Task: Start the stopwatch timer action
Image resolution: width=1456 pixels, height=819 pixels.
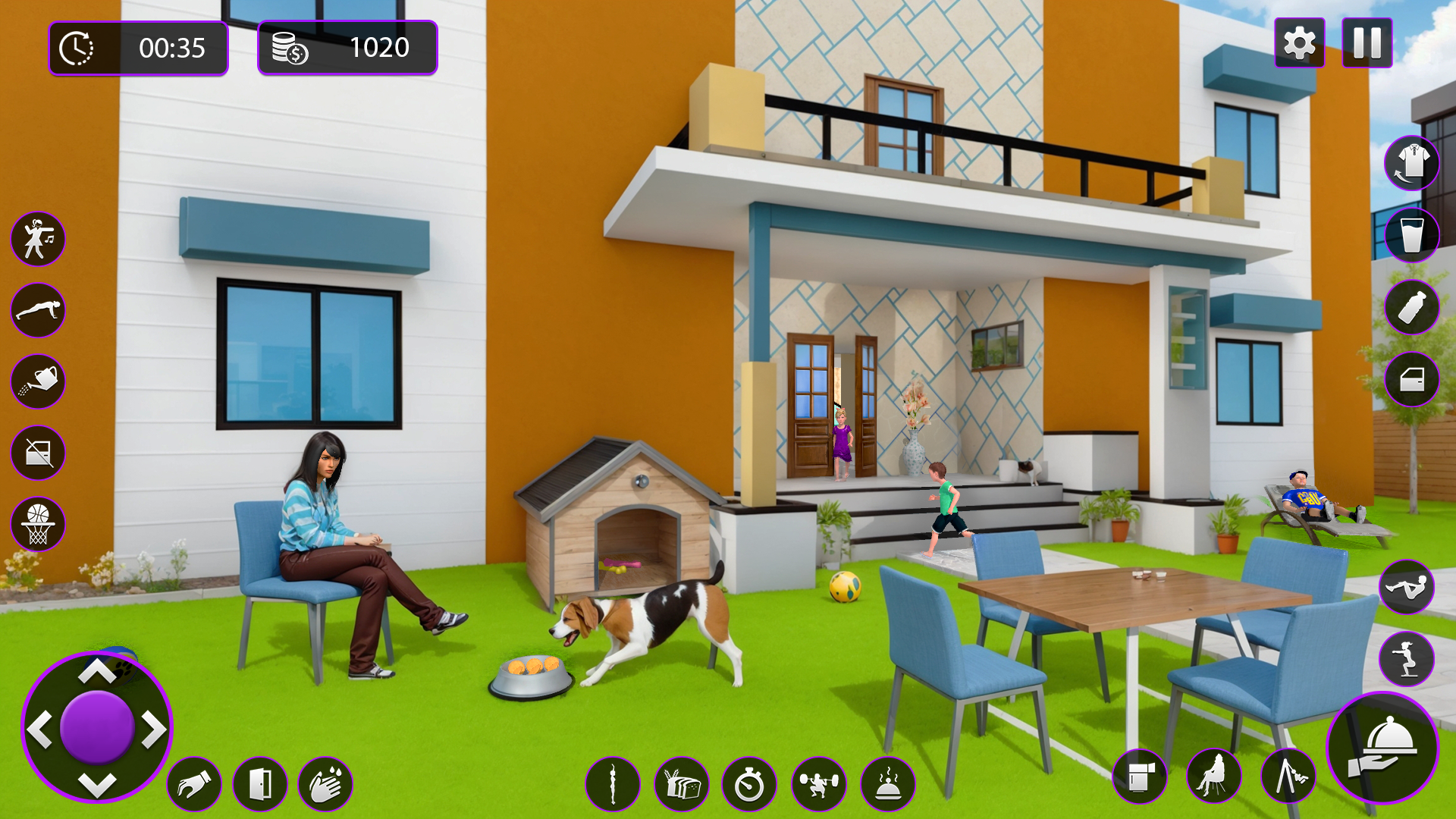Action: click(749, 784)
